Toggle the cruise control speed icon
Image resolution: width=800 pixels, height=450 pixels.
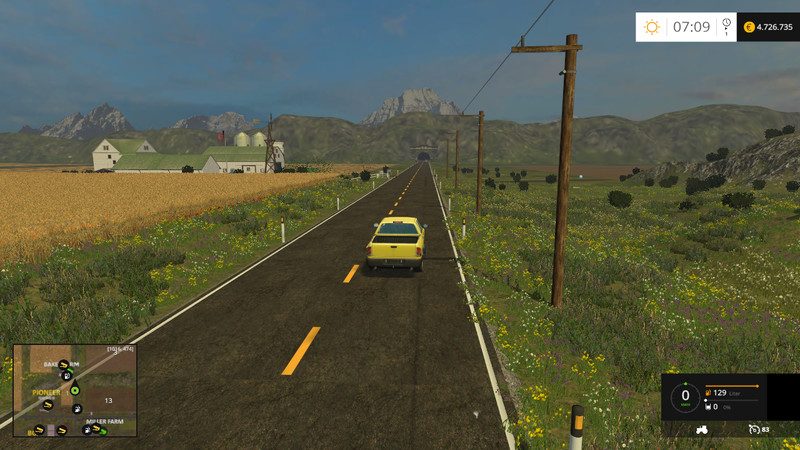(754, 429)
